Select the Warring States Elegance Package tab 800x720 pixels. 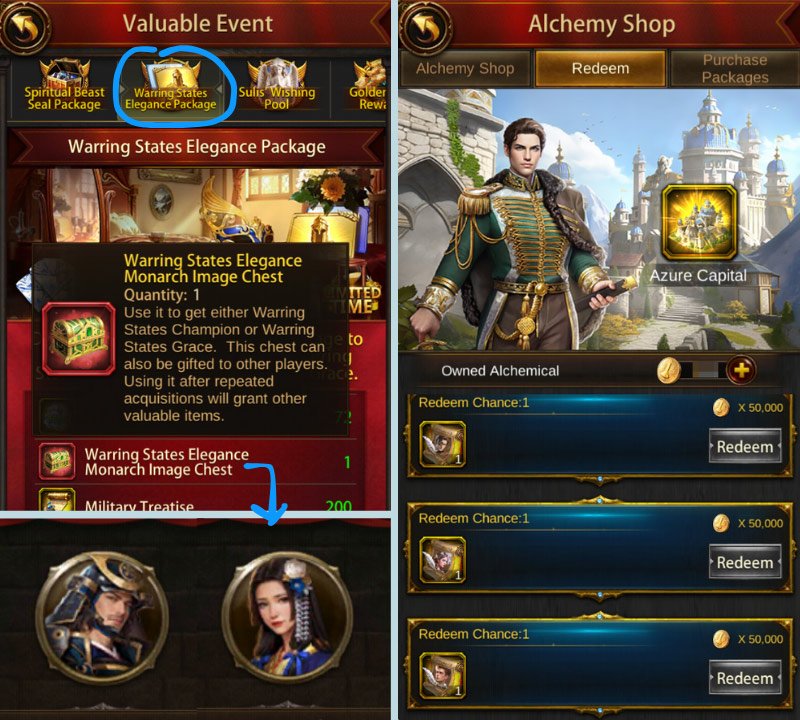tap(174, 88)
